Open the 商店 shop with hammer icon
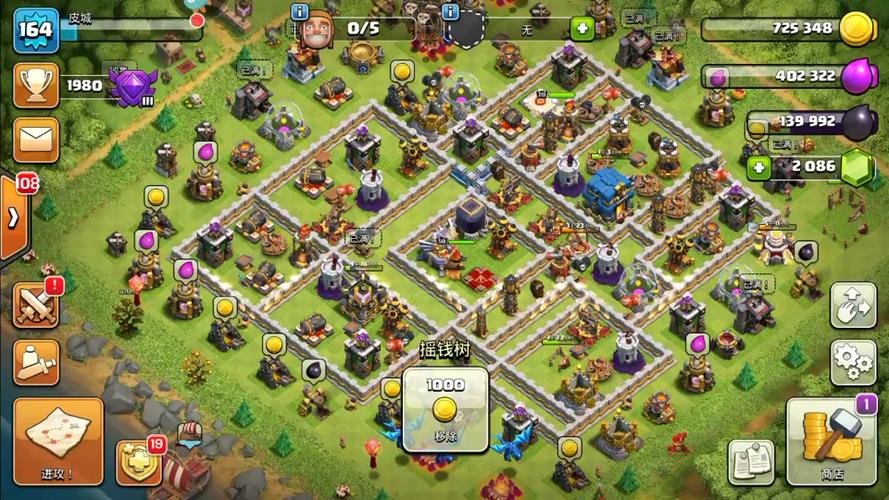 [x=824, y=440]
